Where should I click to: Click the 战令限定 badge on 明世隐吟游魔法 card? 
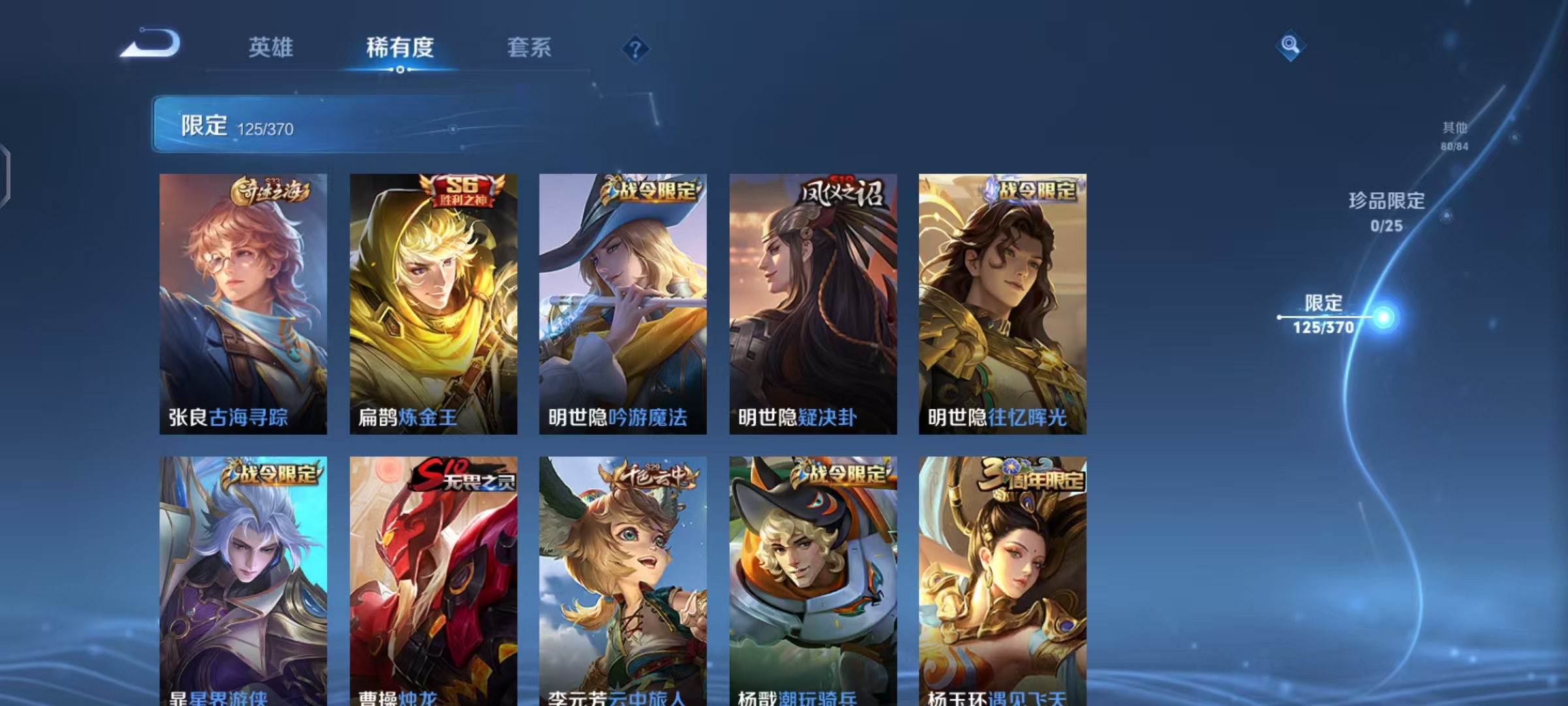(x=650, y=188)
